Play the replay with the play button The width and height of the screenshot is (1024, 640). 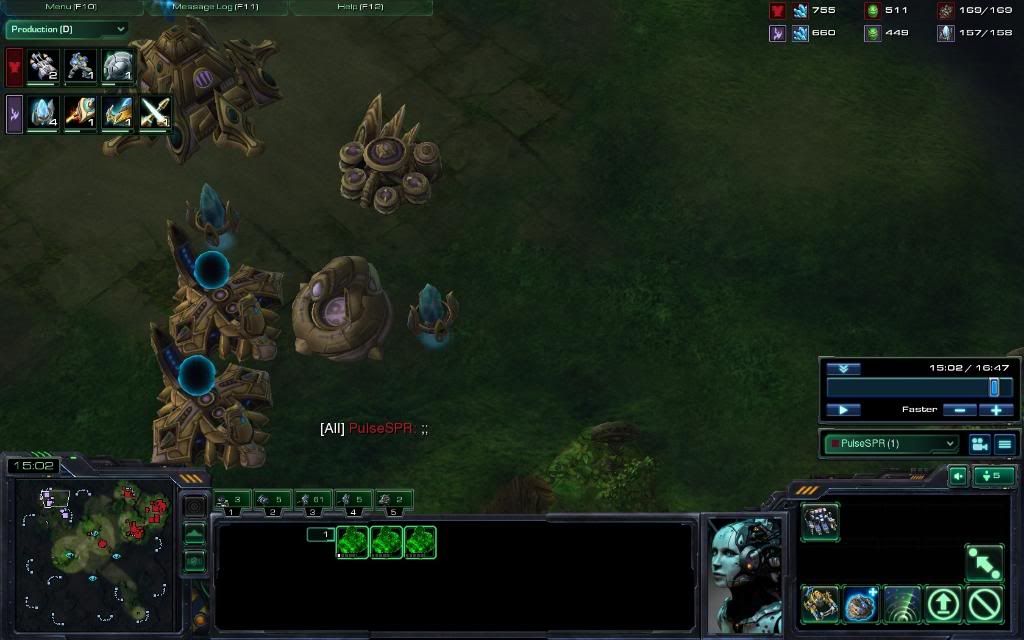tap(843, 410)
